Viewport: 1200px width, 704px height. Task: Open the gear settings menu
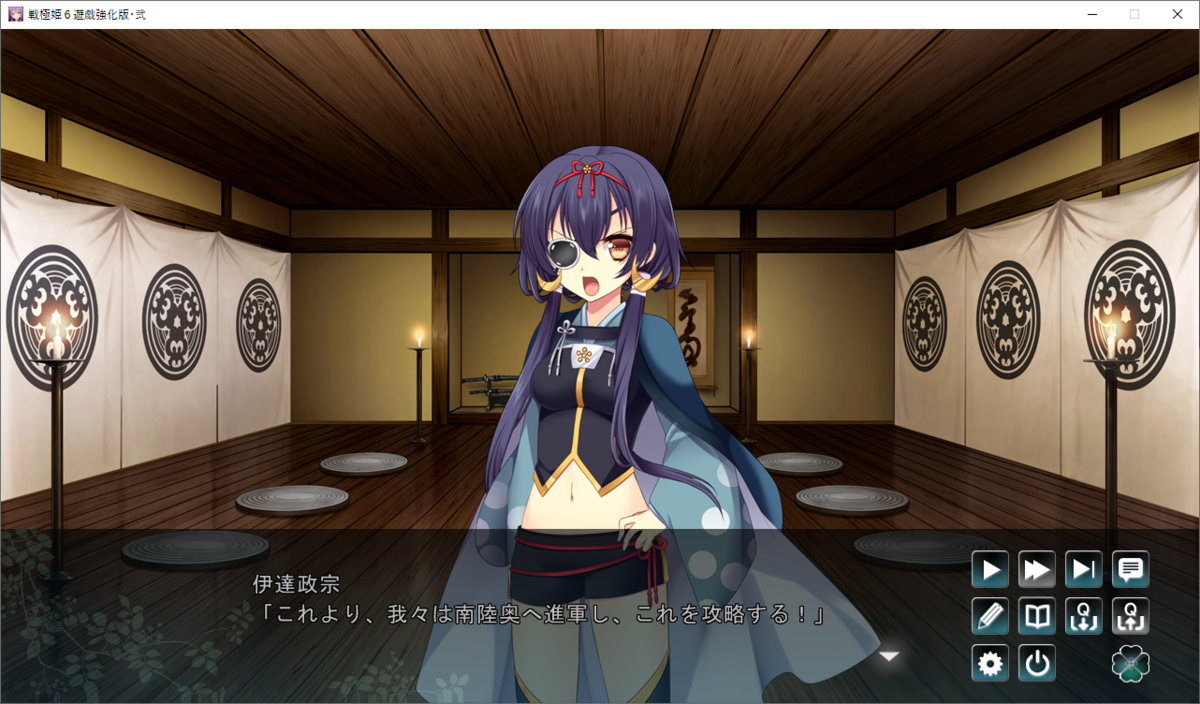pos(990,663)
